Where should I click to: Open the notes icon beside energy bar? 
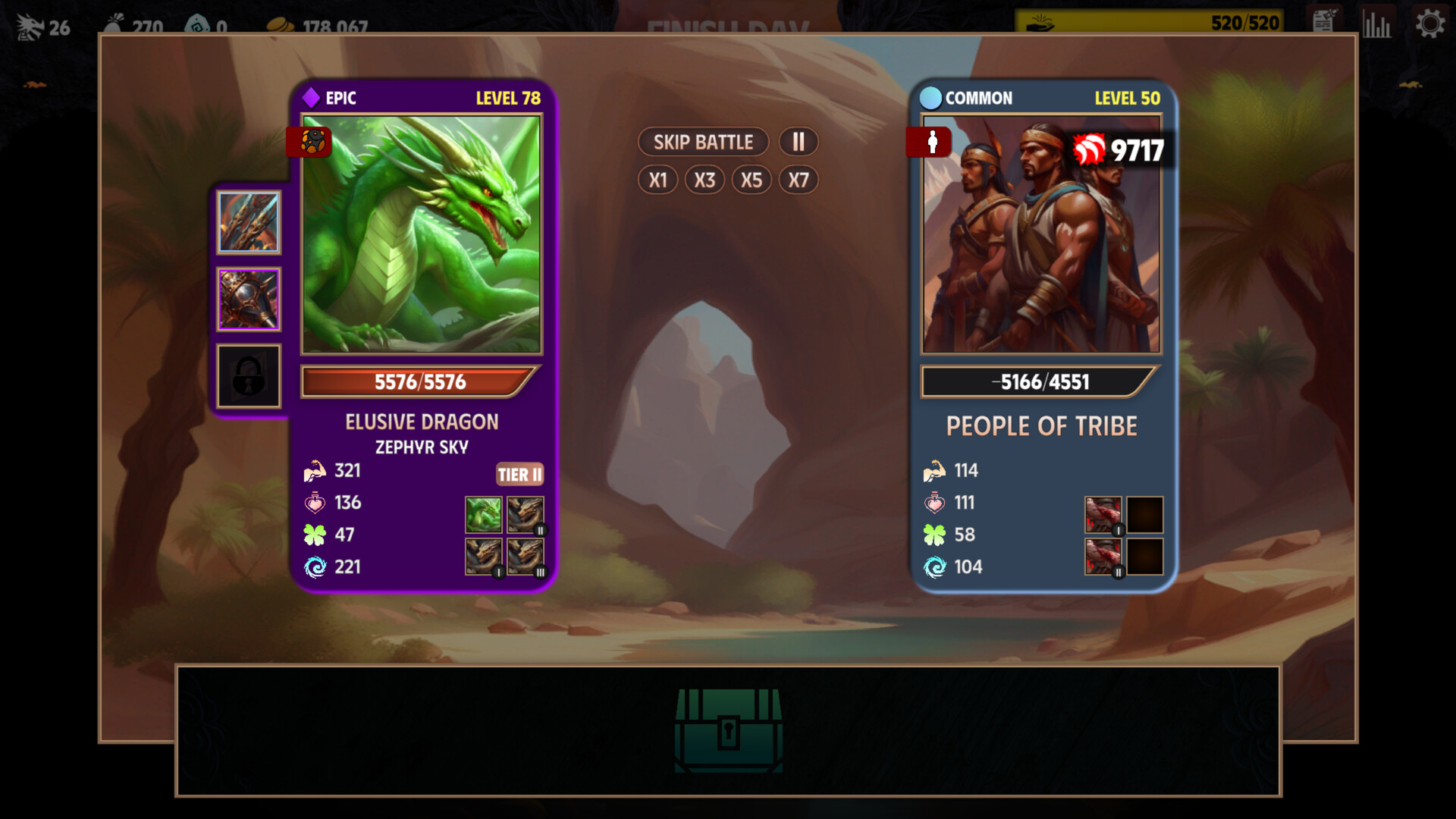(x=1323, y=21)
